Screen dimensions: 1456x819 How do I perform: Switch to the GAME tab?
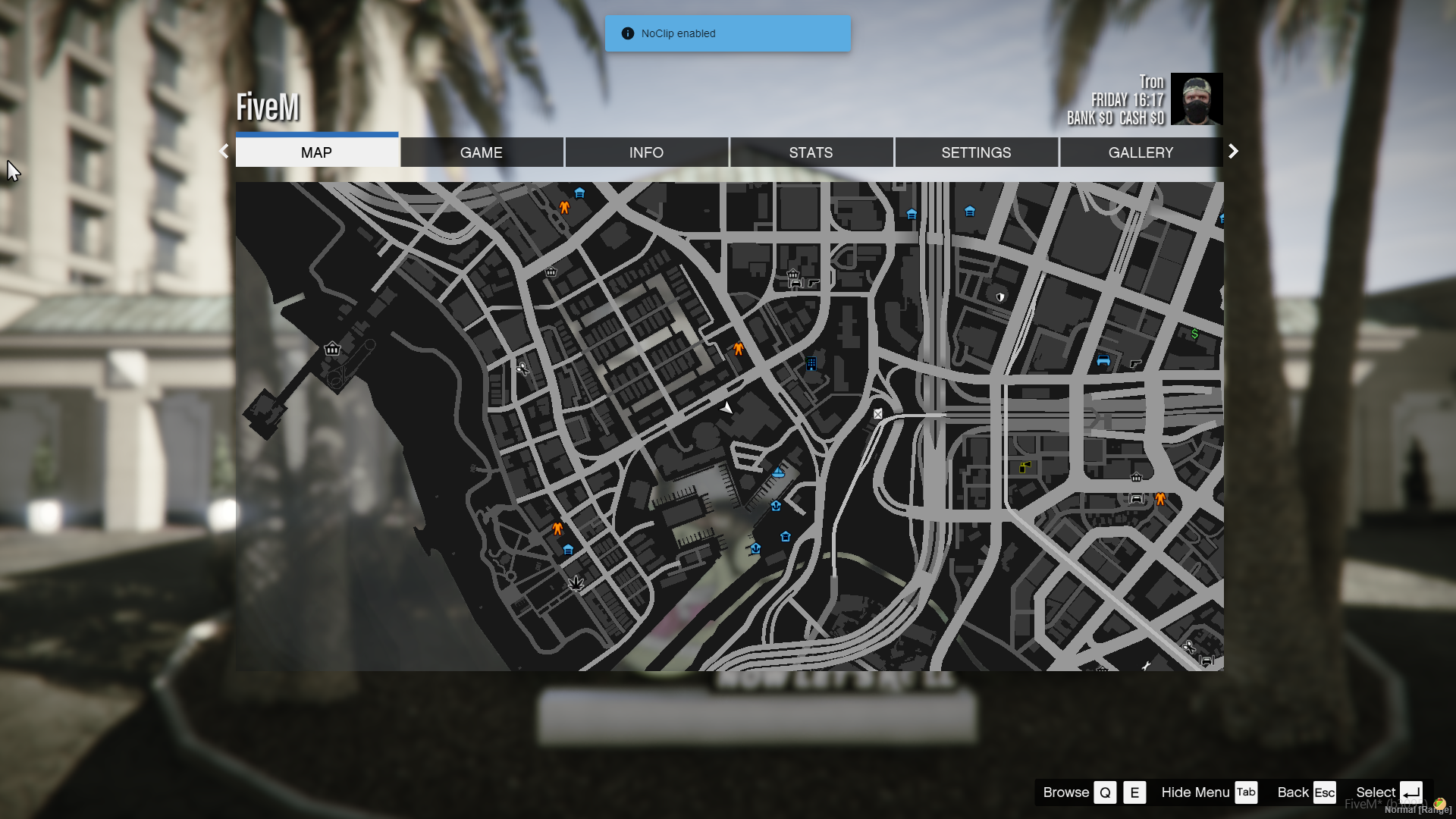(481, 152)
